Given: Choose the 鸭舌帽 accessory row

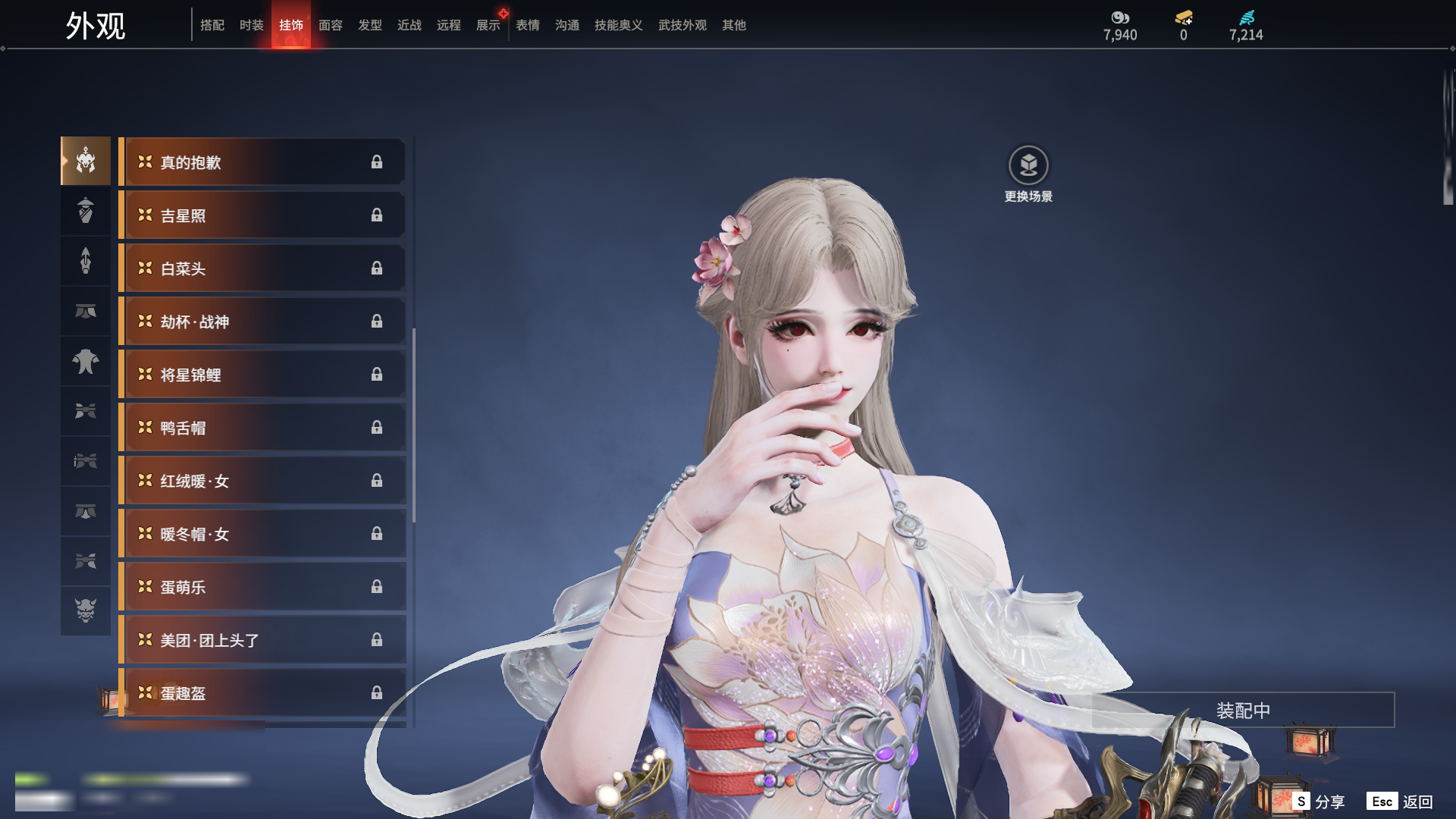Looking at the screenshot, I should point(262,428).
